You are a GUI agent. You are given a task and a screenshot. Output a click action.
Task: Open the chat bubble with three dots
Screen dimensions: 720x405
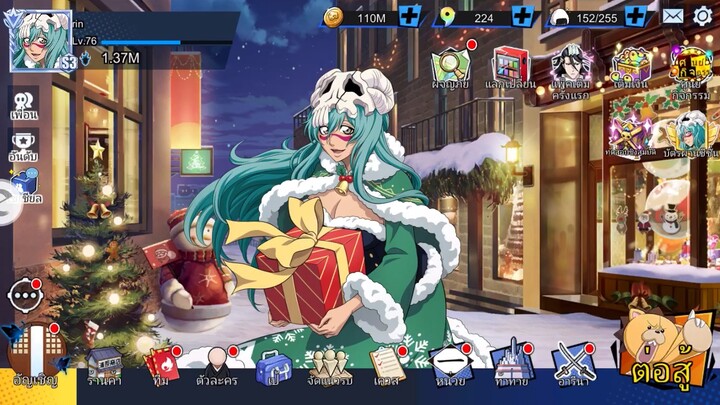point(24,296)
